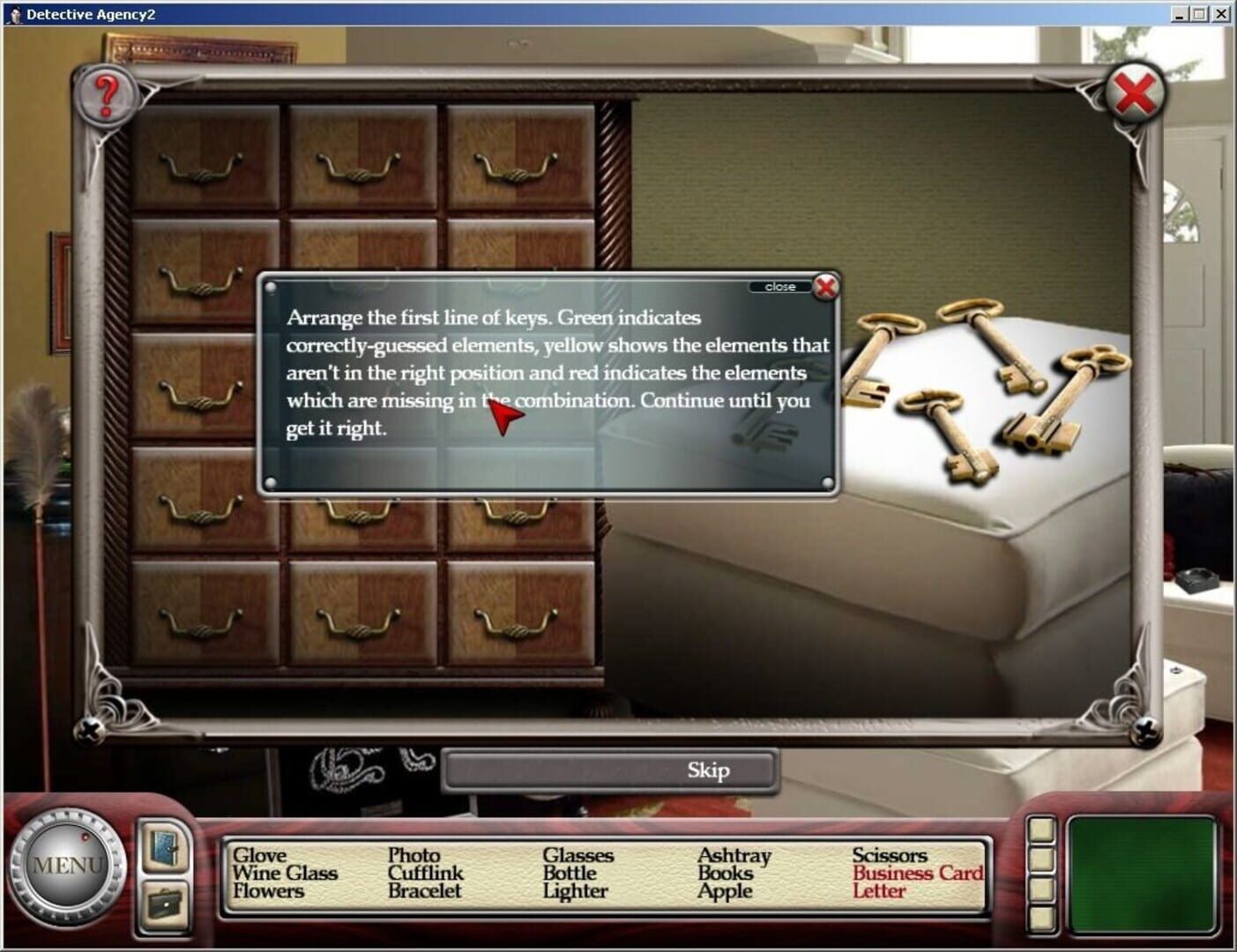Select Apple in the item list
The height and width of the screenshot is (952, 1237).
[723, 891]
